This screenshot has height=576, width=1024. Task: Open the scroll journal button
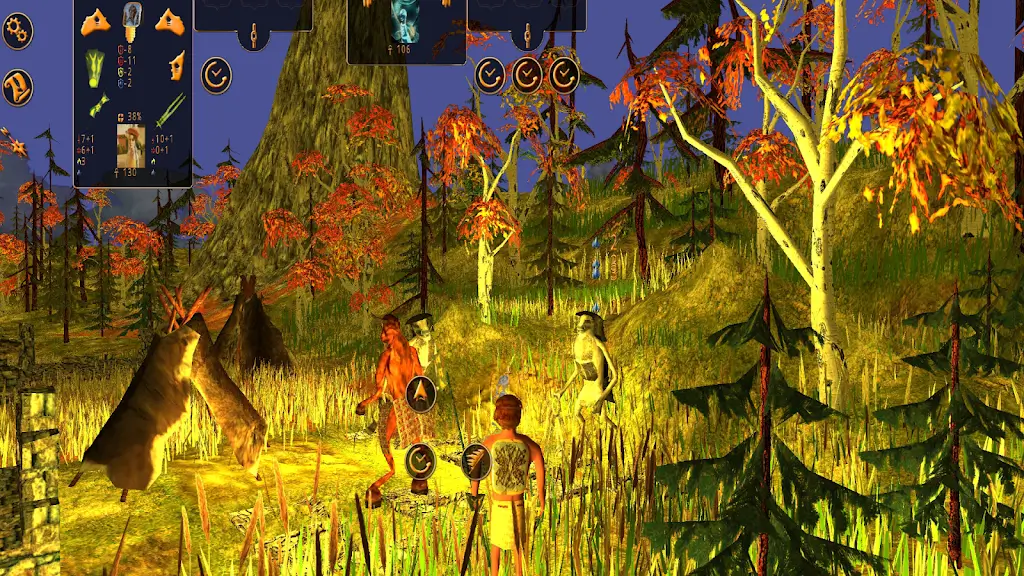point(17,88)
